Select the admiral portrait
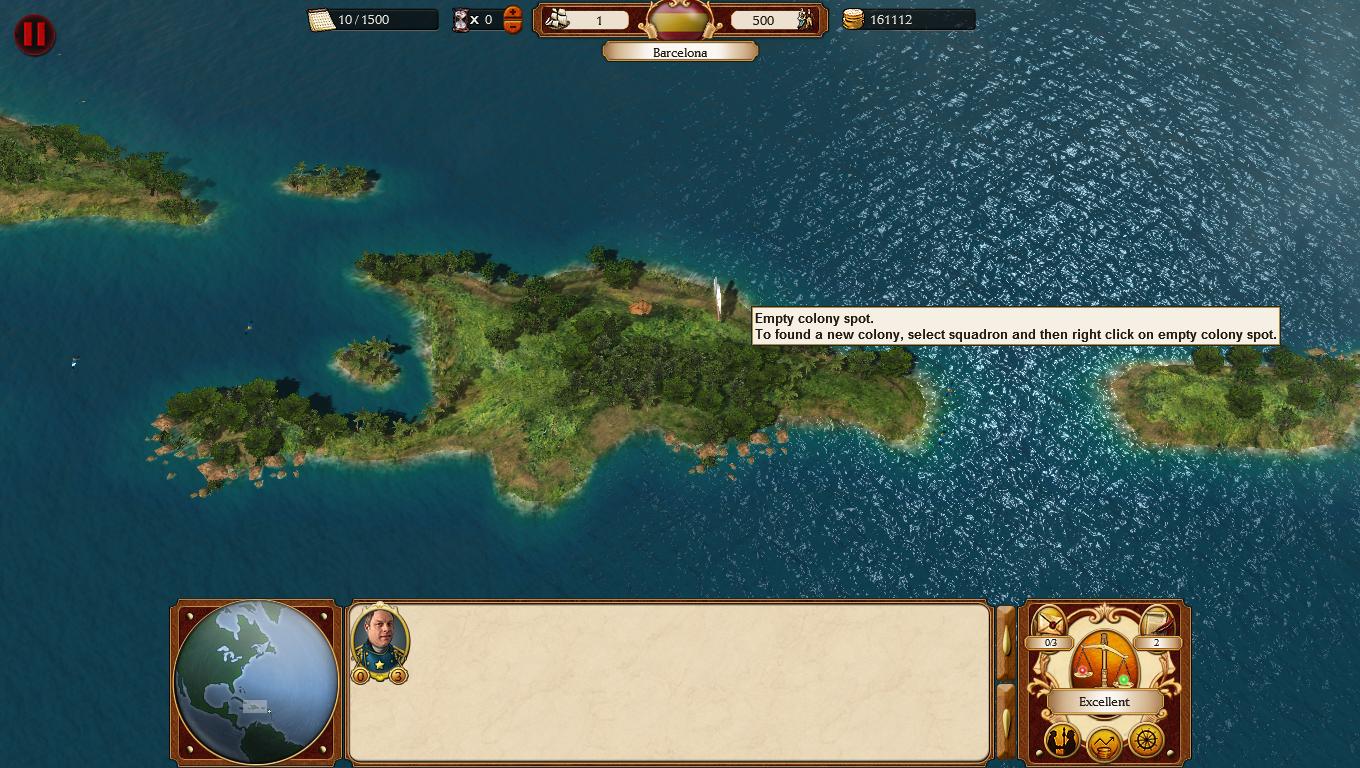Screen dimensions: 1360x768 380,637
